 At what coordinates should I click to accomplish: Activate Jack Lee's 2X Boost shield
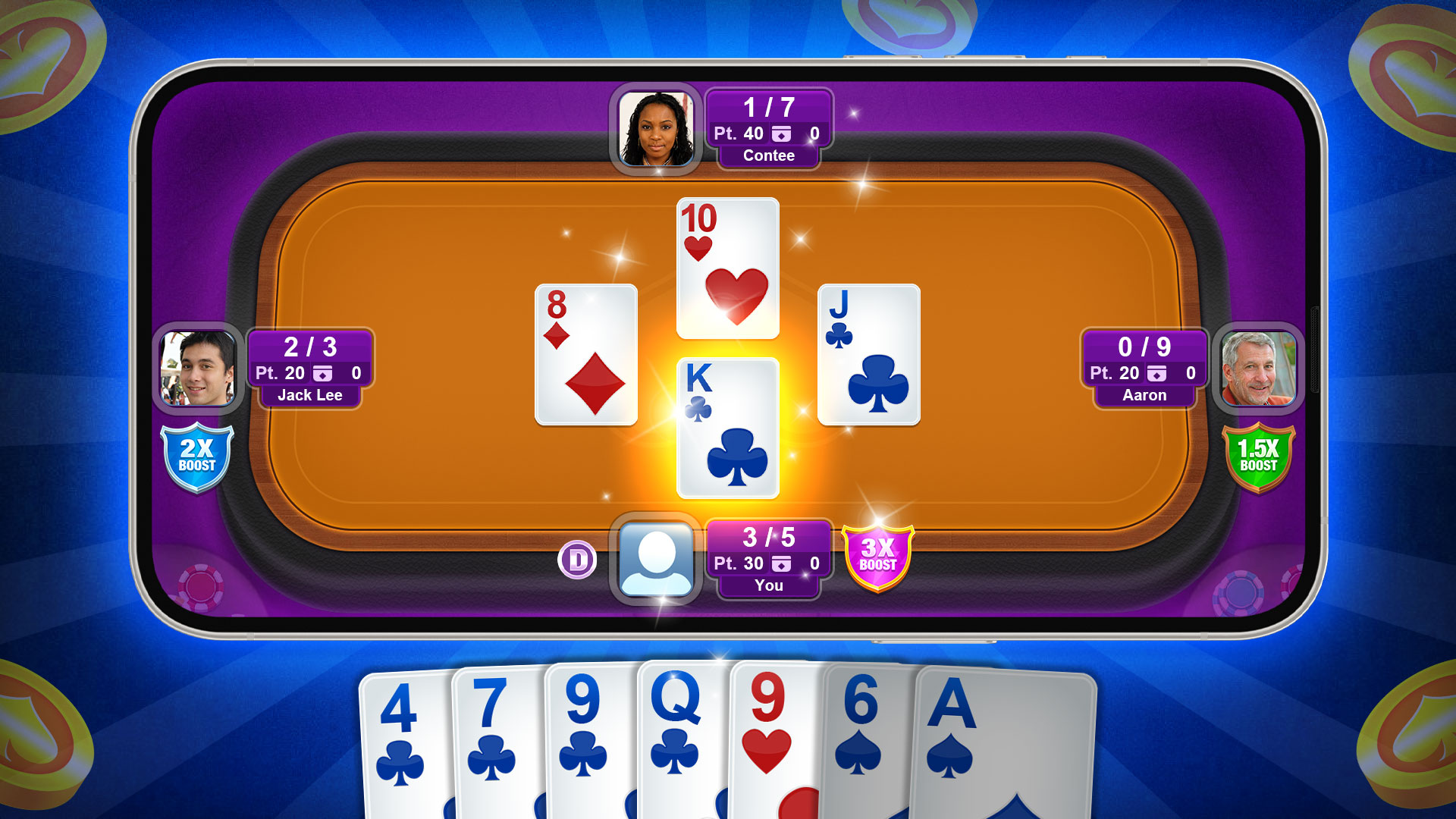tap(199, 456)
